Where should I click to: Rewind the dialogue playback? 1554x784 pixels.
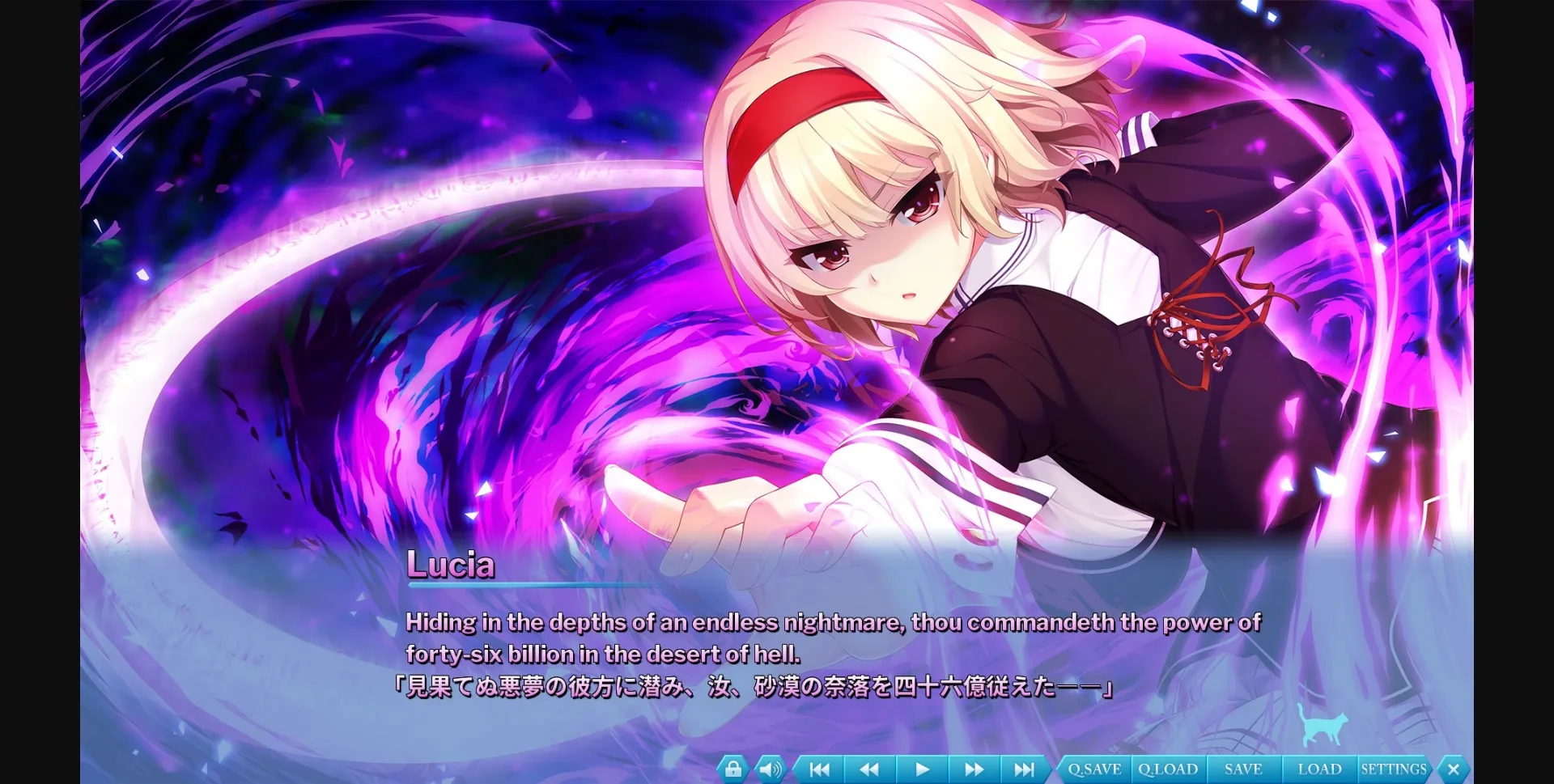point(869,769)
